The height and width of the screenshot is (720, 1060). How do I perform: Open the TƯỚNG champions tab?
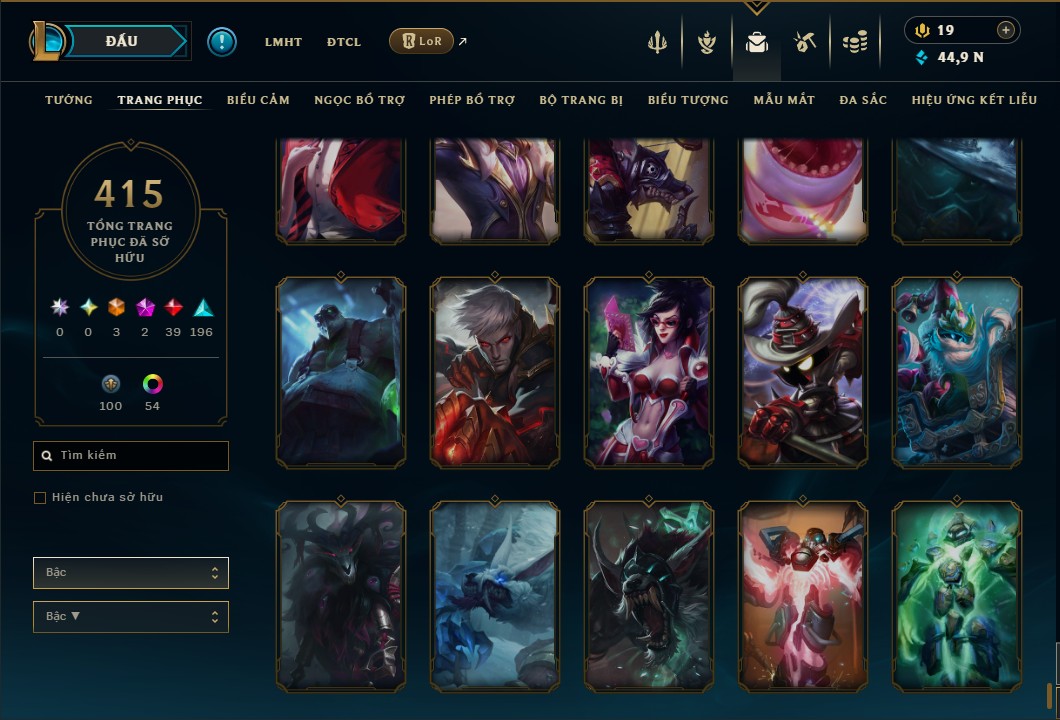(x=69, y=100)
